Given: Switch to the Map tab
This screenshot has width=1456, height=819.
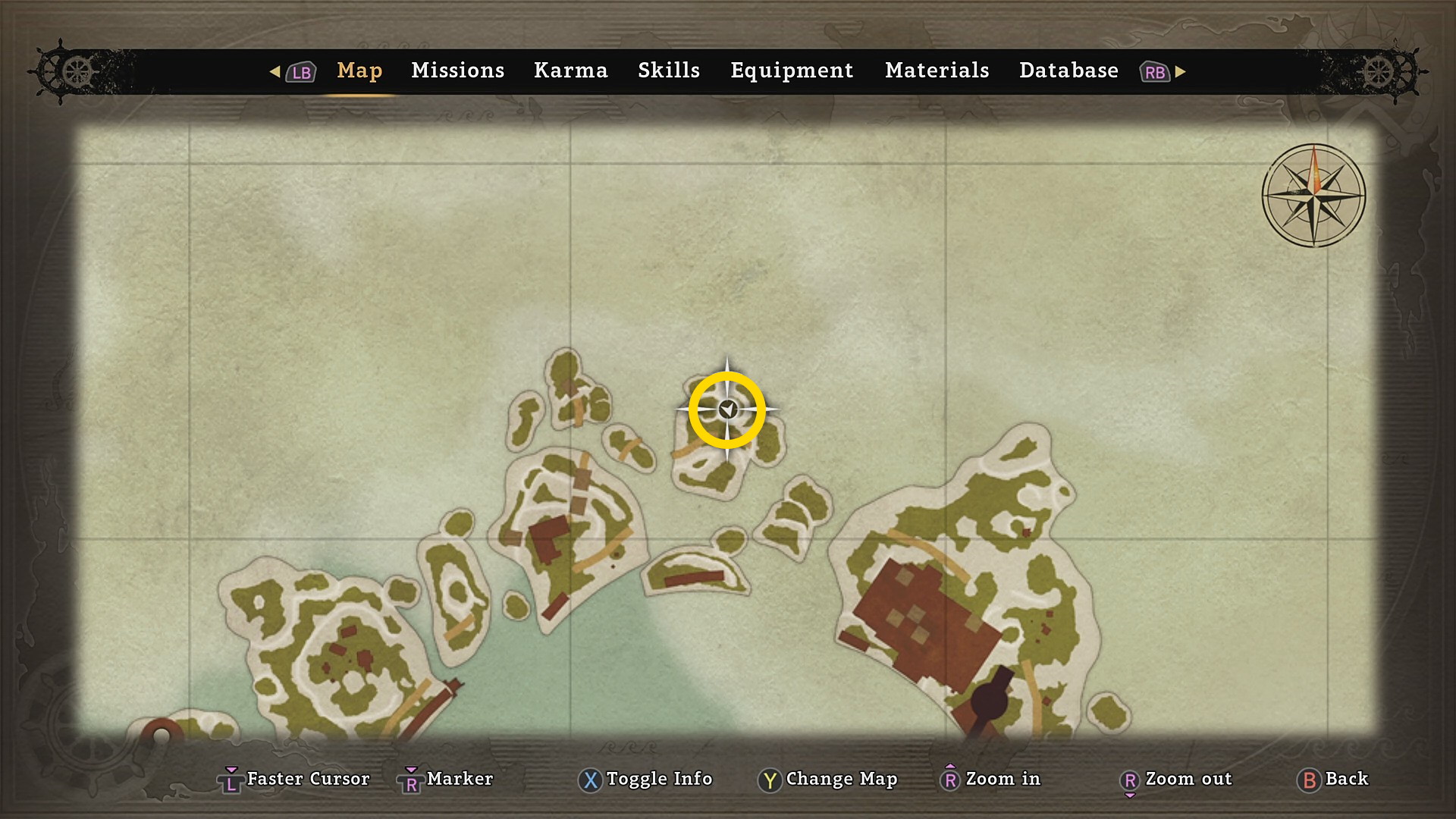Looking at the screenshot, I should tap(359, 71).
